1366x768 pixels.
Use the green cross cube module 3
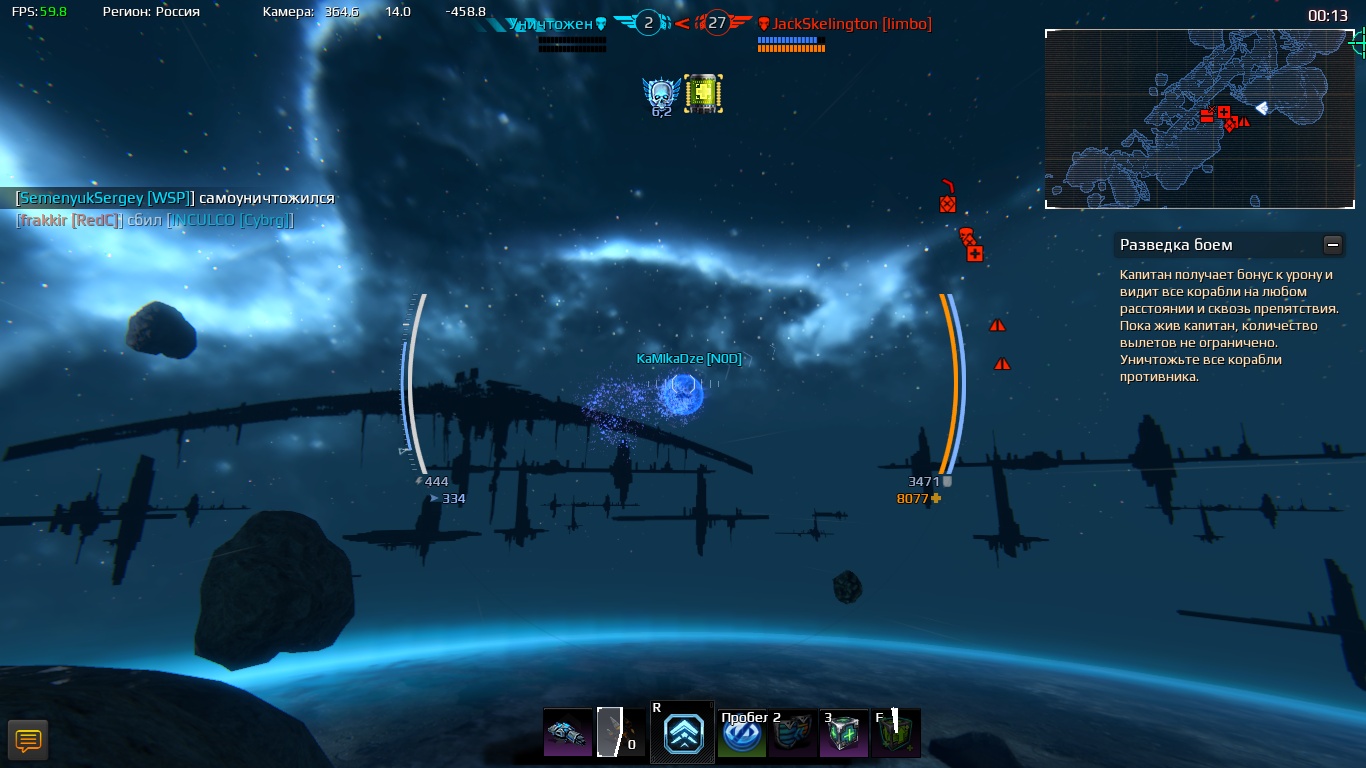(843, 734)
